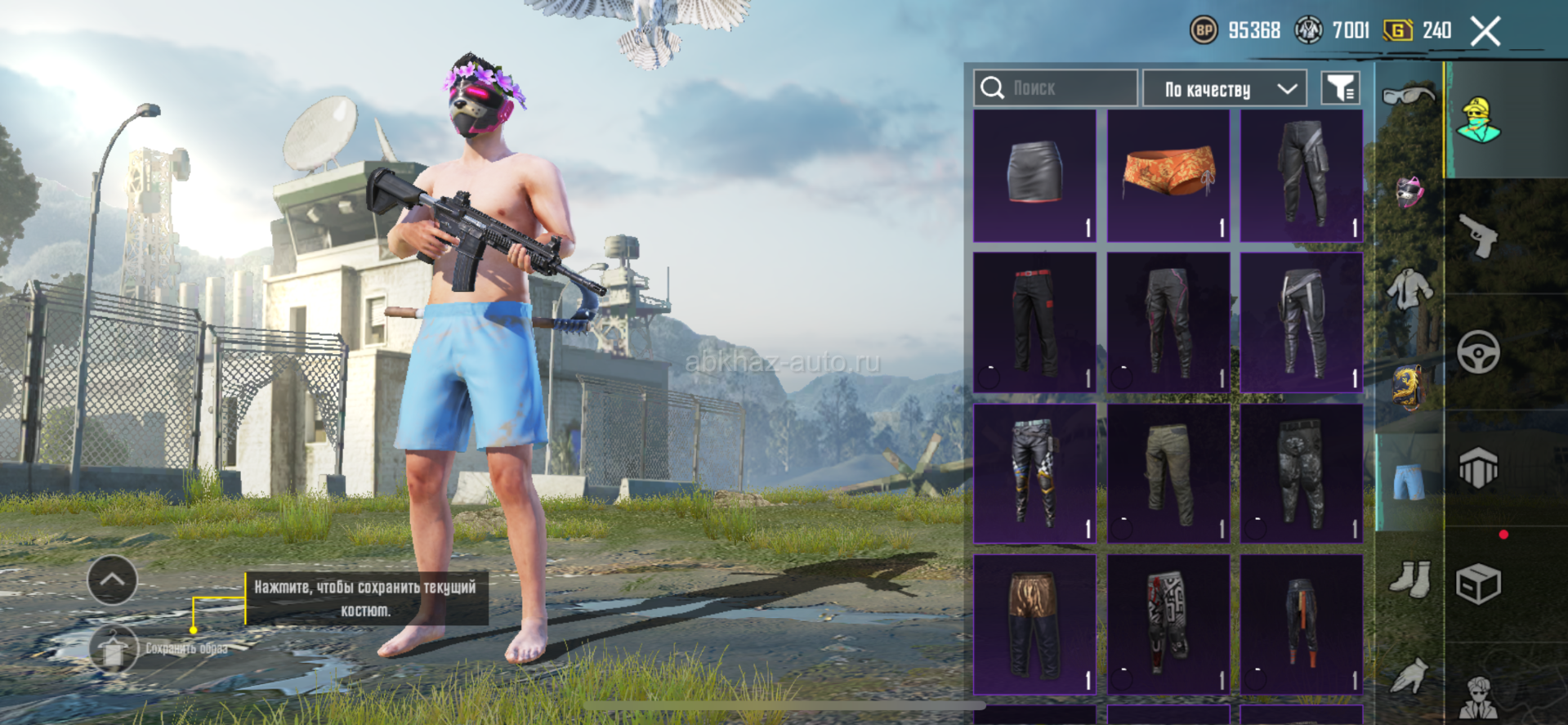Open the По качеству sort dropdown
1568x725 pixels.
click(x=1224, y=88)
